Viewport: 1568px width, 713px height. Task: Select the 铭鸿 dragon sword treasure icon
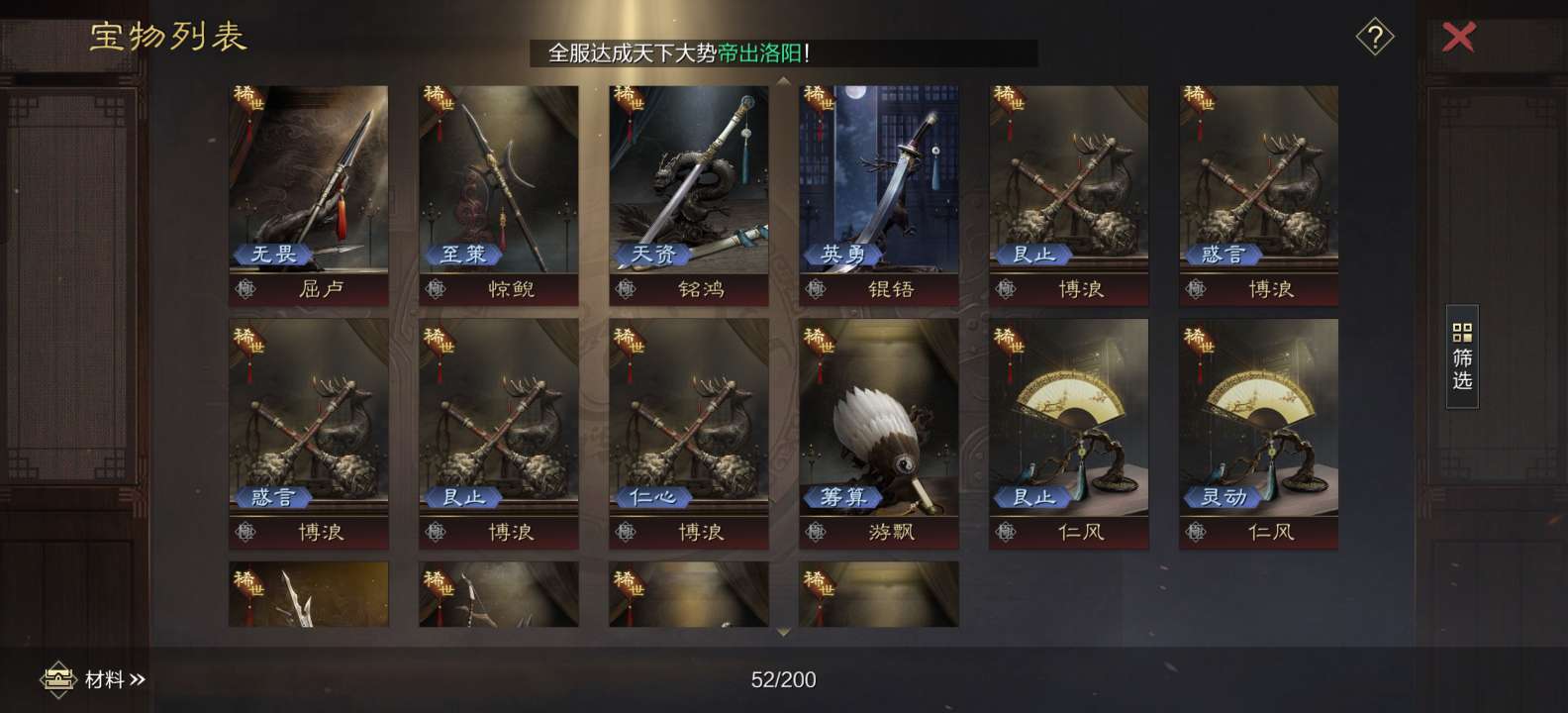[688, 178]
